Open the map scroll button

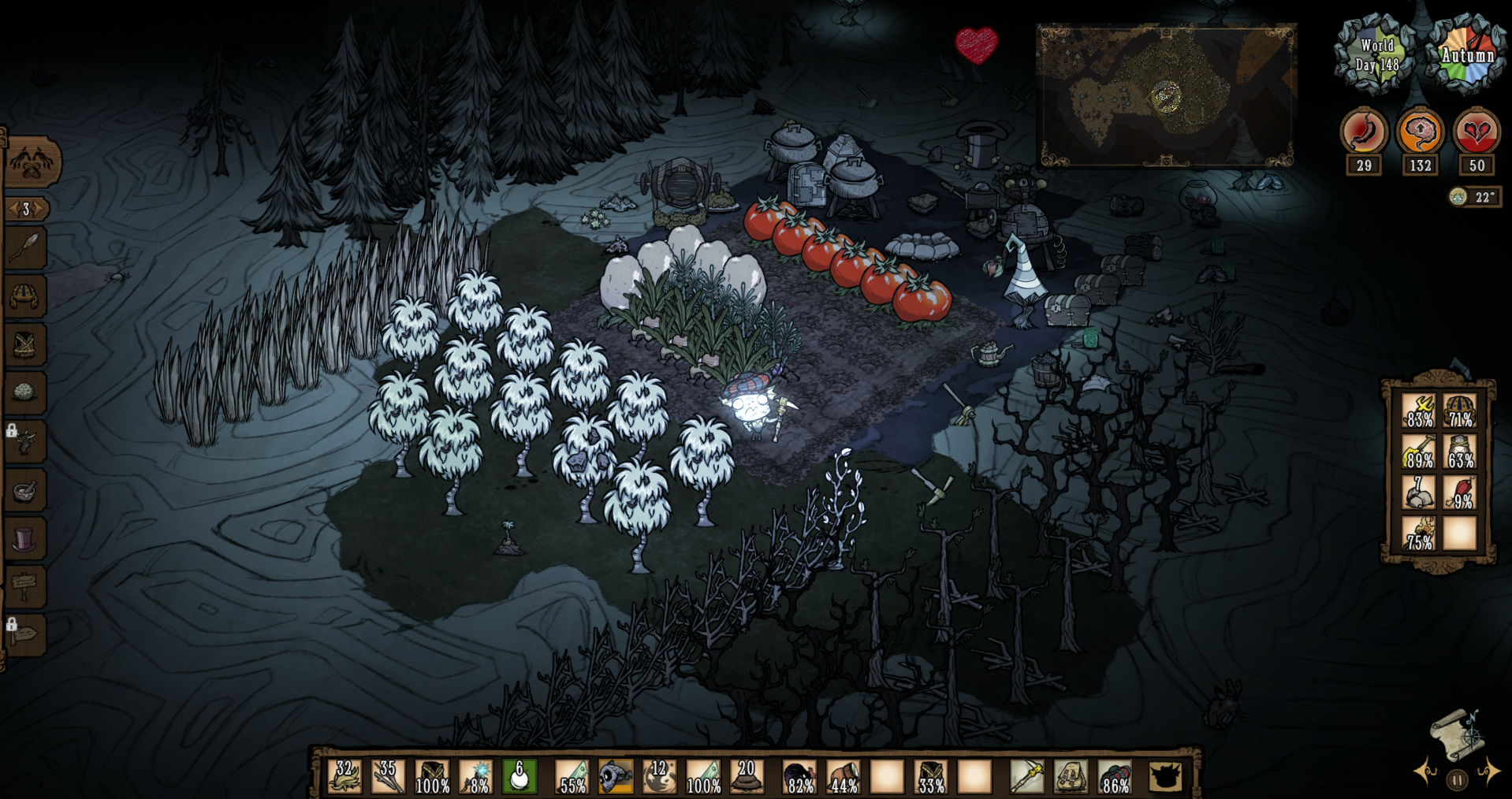[1458, 734]
